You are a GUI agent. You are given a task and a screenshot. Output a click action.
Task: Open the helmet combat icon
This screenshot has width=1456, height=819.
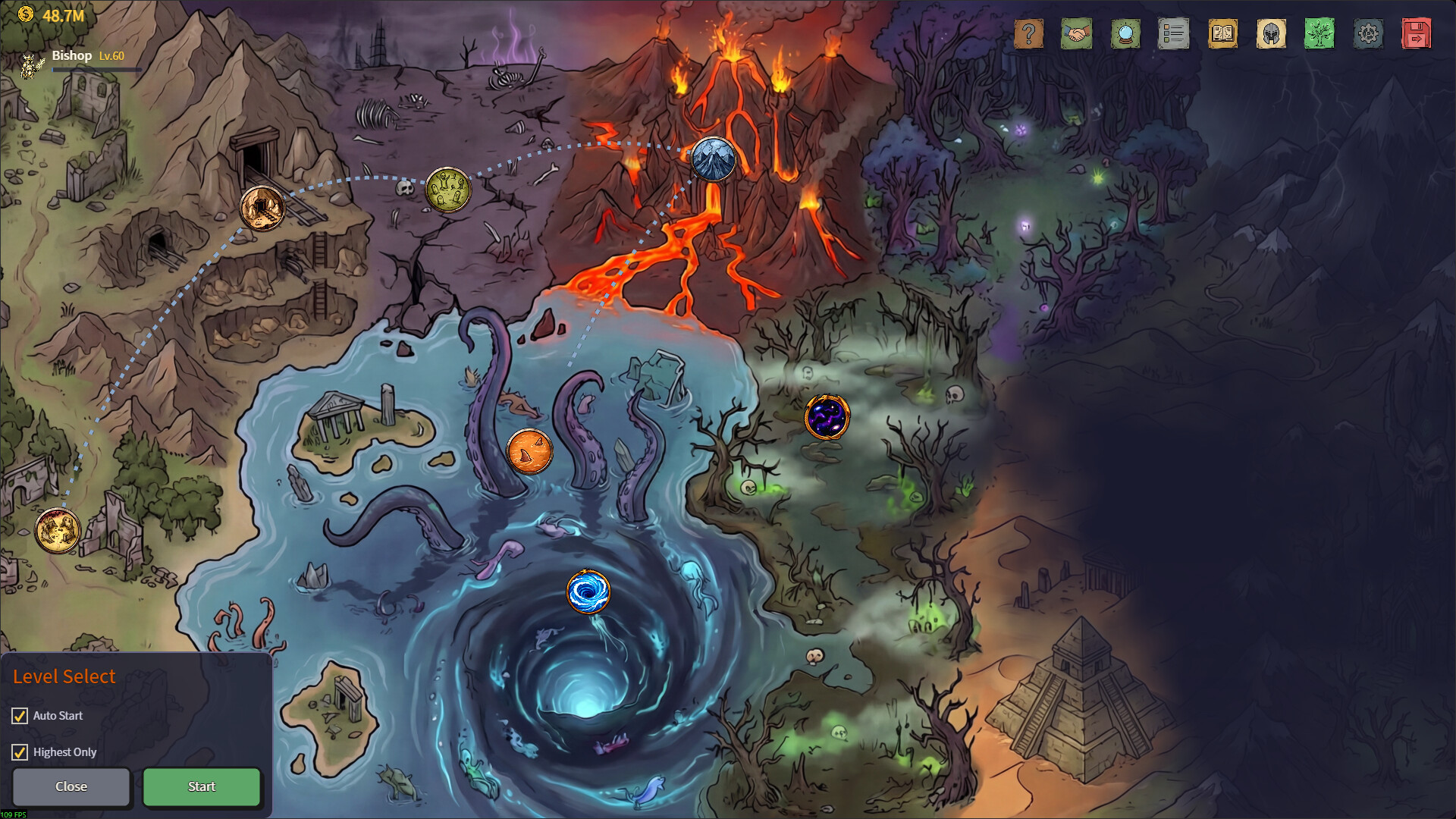click(1272, 33)
